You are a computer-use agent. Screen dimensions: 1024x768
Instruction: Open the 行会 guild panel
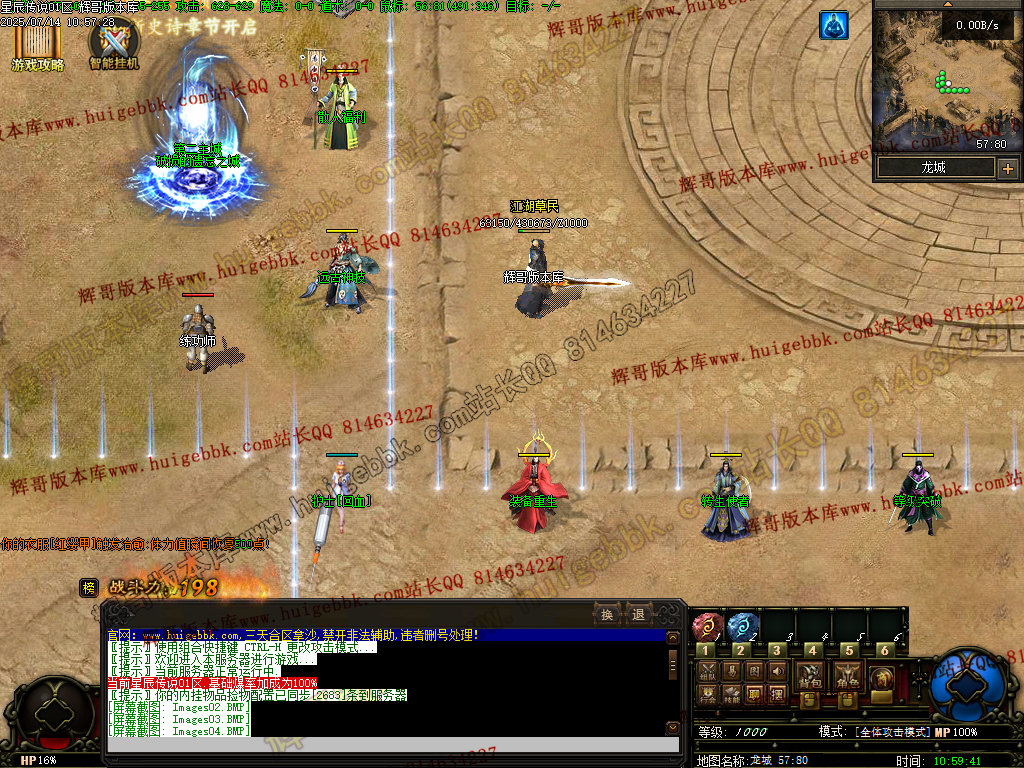tap(707, 695)
